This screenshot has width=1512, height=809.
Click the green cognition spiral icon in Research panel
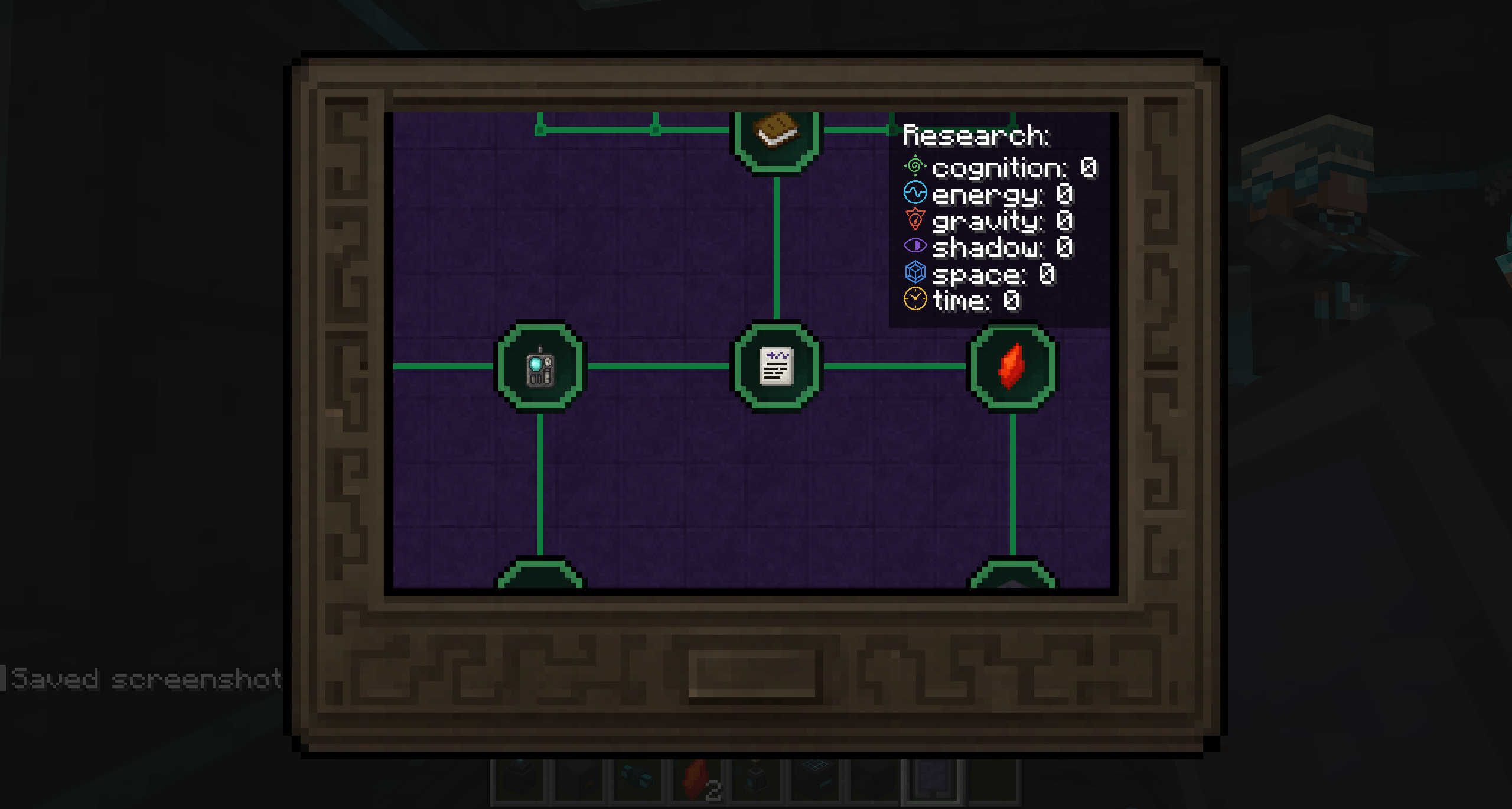coord(914,167)
